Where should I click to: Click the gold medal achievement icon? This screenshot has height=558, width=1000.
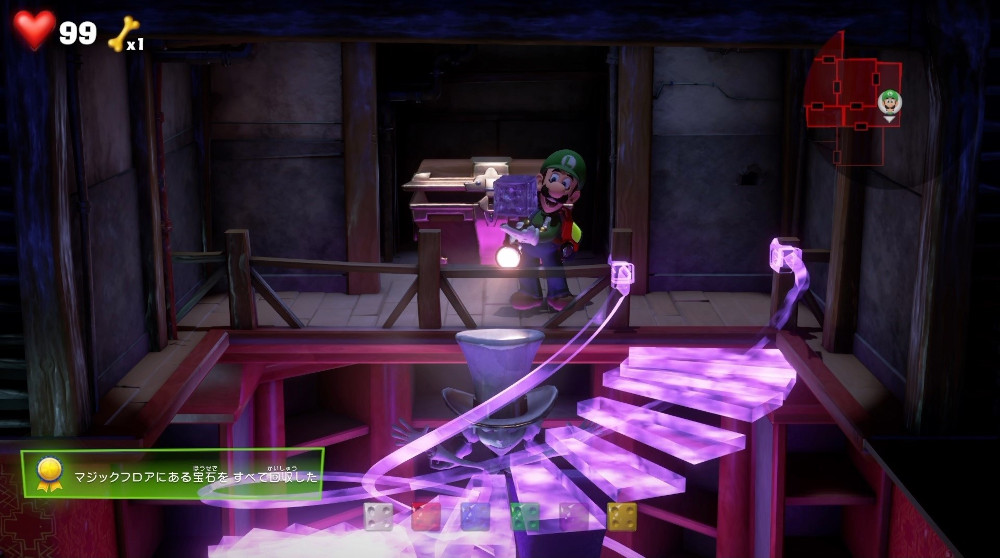[x=44, y=474]
